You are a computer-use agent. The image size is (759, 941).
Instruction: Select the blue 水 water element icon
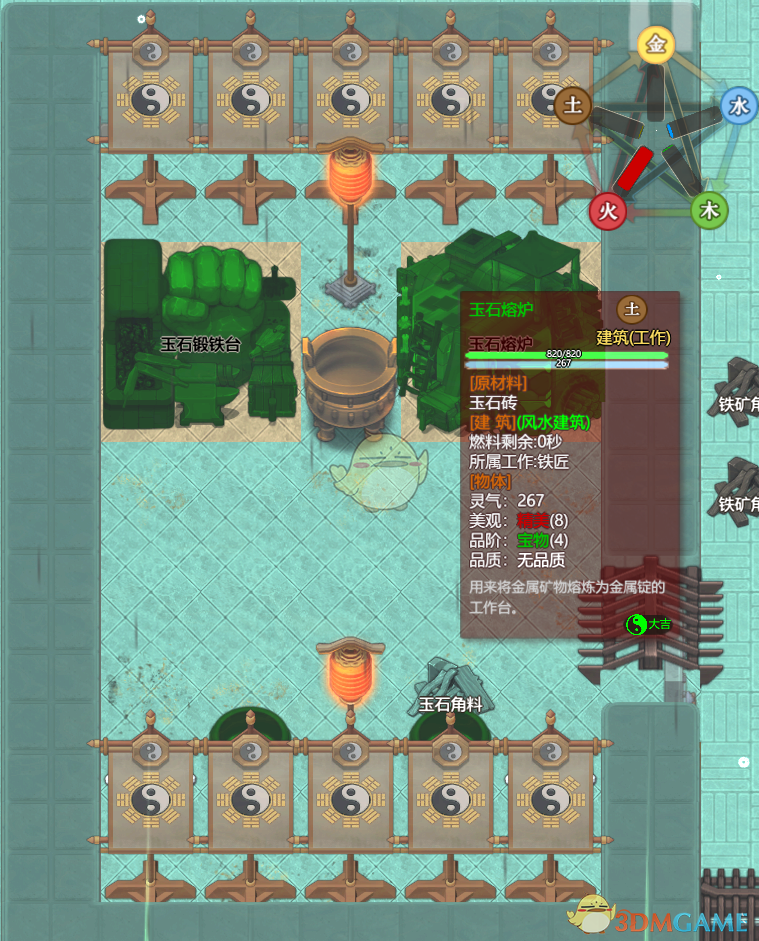[739, 106]
